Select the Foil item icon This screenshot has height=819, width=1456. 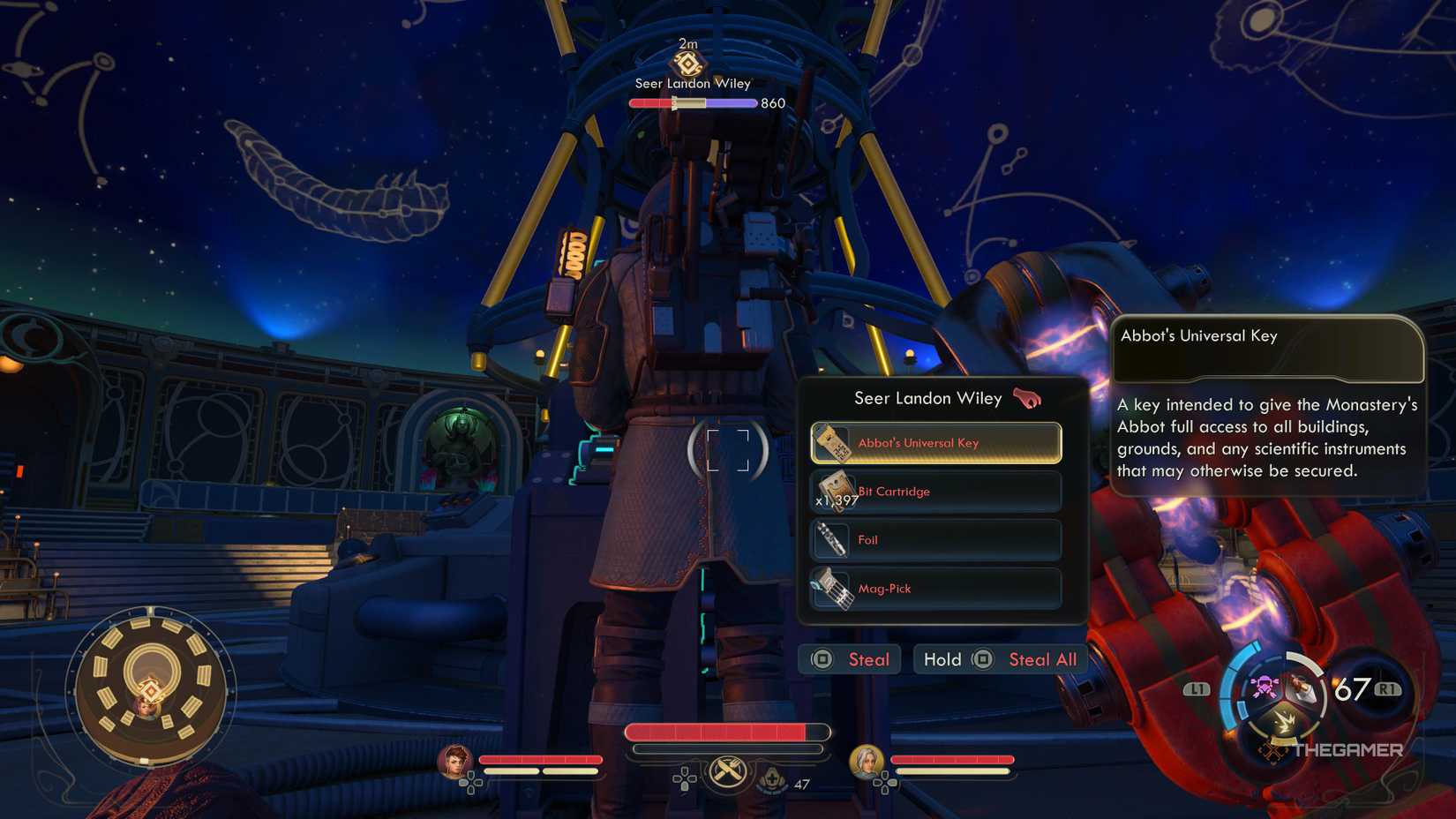click(x=830, y=539)
